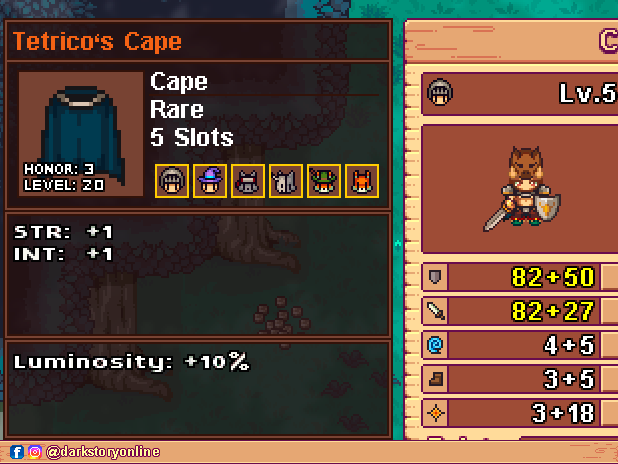
Task: Select the green feathered hat class icon
Action: pyautogui.click(x=324, y=181)
